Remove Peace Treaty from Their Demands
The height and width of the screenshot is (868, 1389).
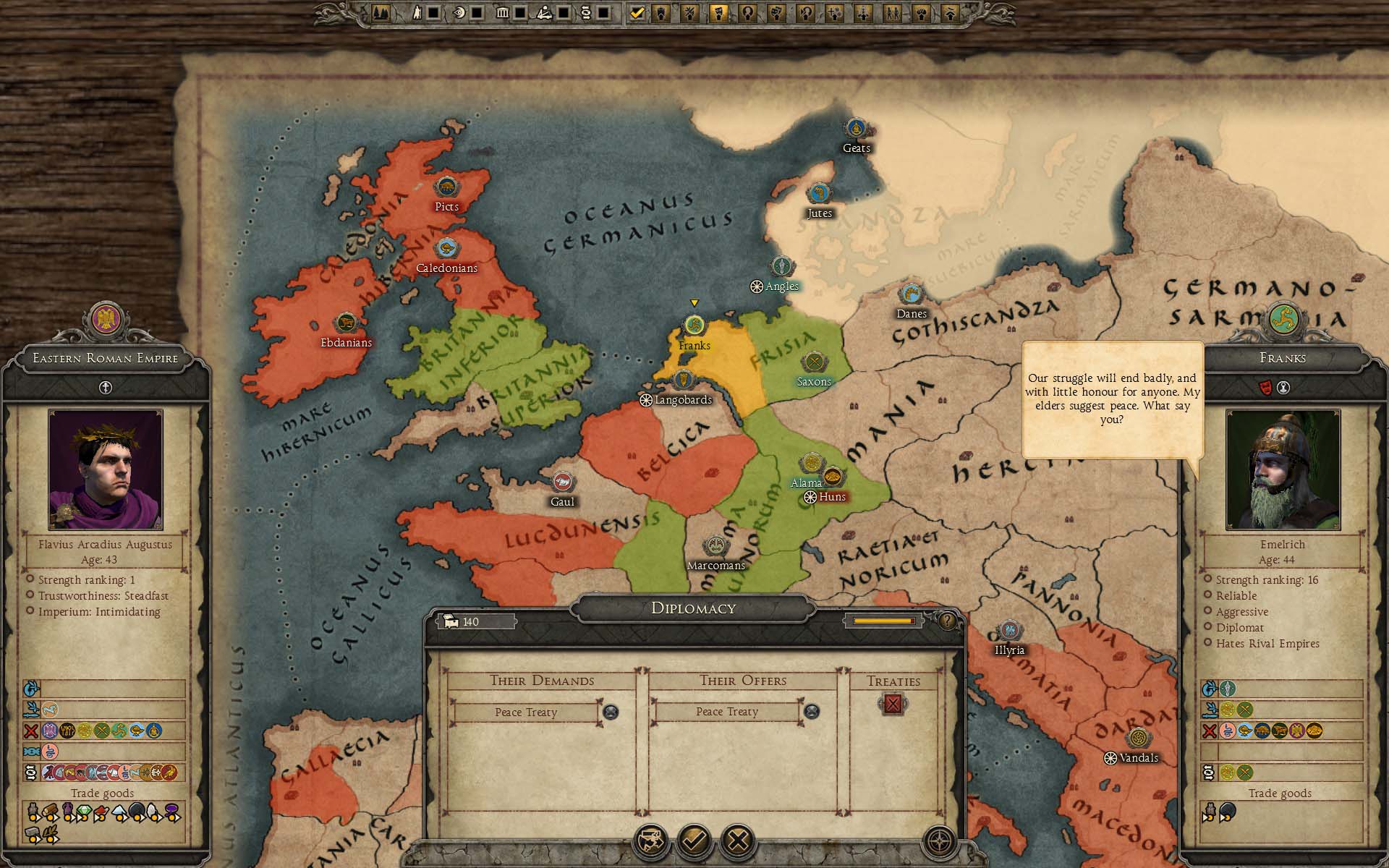[611, 712]
